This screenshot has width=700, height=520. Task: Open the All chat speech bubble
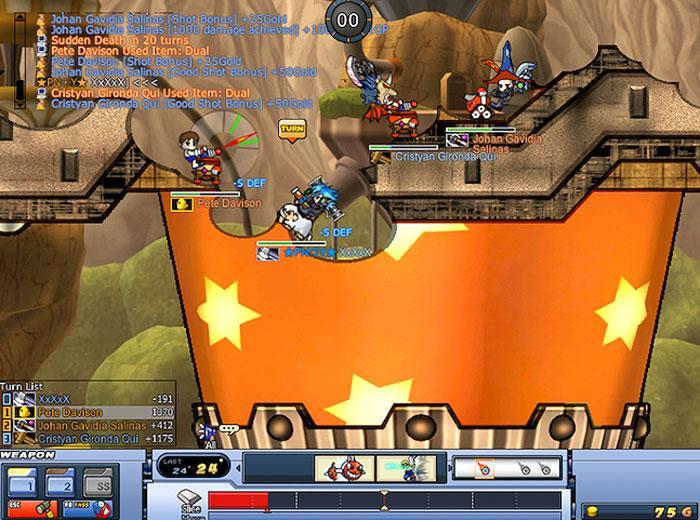[x=228, y=430]
